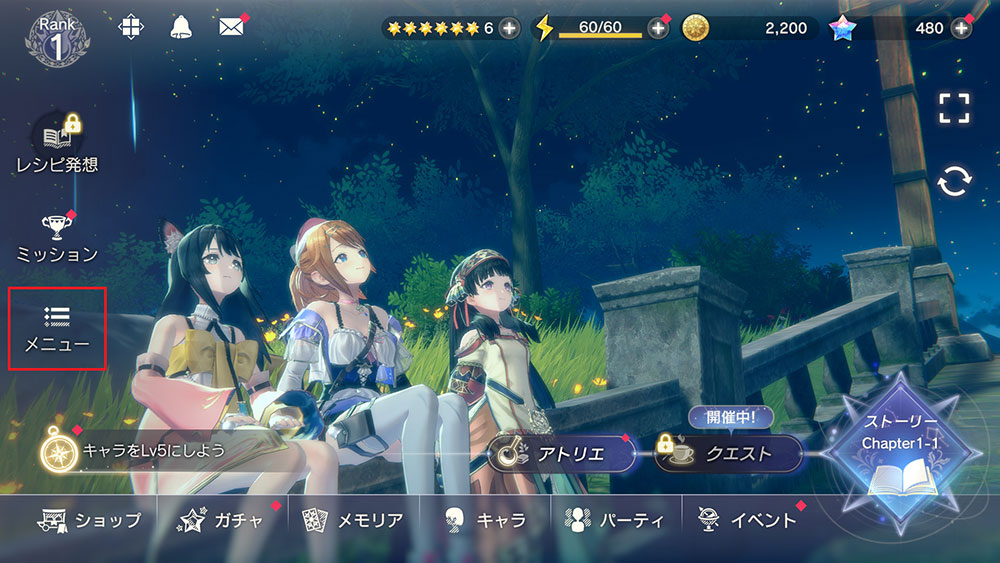Viewport: 1000px width, 563px height.
Task: Tap the circular refresh arrows icon
Action: pos(955,182)
